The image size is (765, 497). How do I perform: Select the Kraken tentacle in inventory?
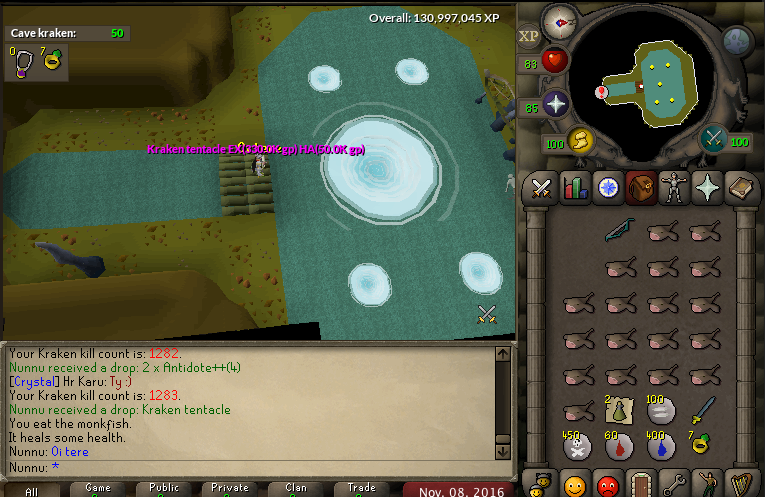click(619, 232)
